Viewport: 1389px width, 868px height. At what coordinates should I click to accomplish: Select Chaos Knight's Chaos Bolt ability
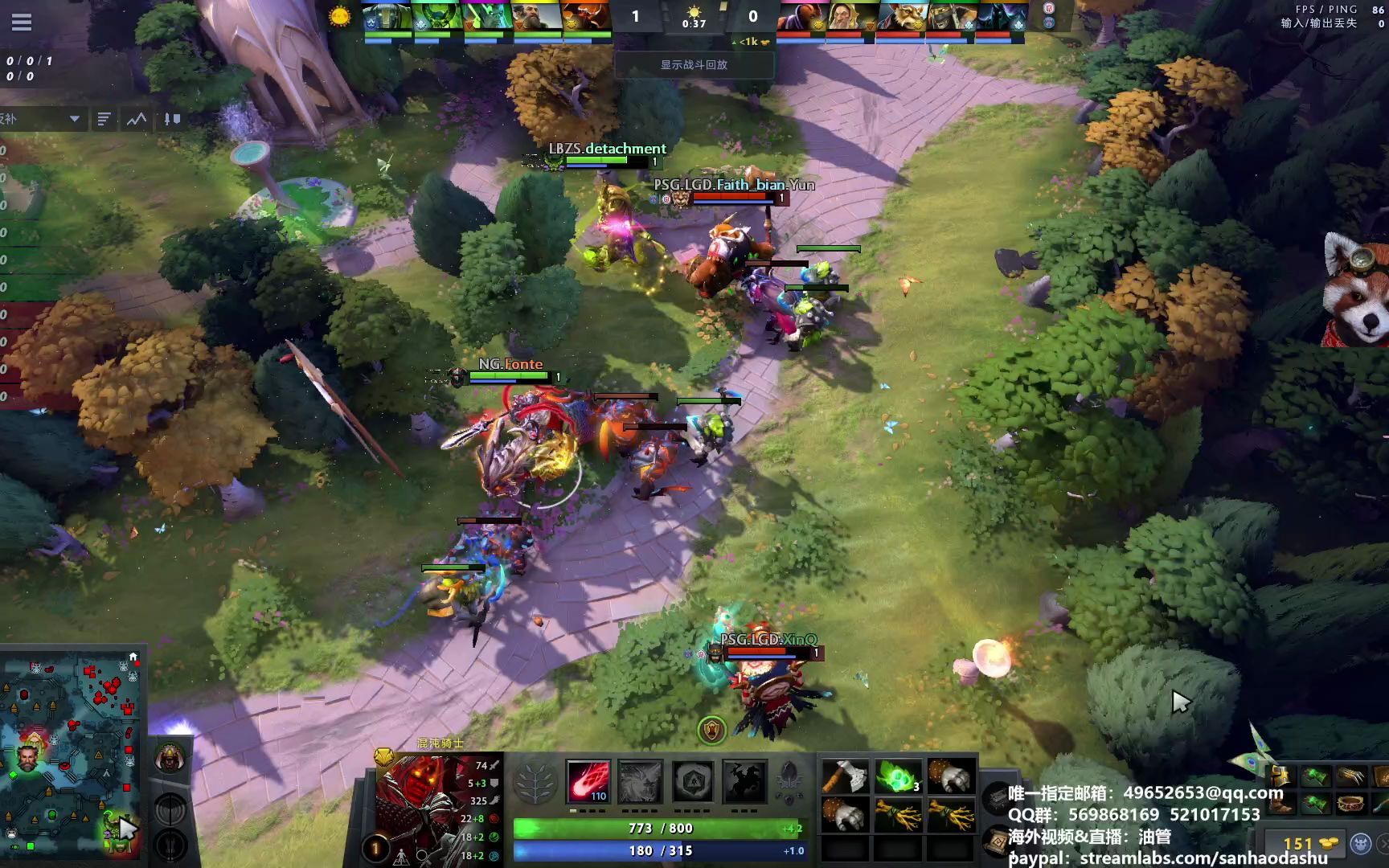[x=588, y=780]
